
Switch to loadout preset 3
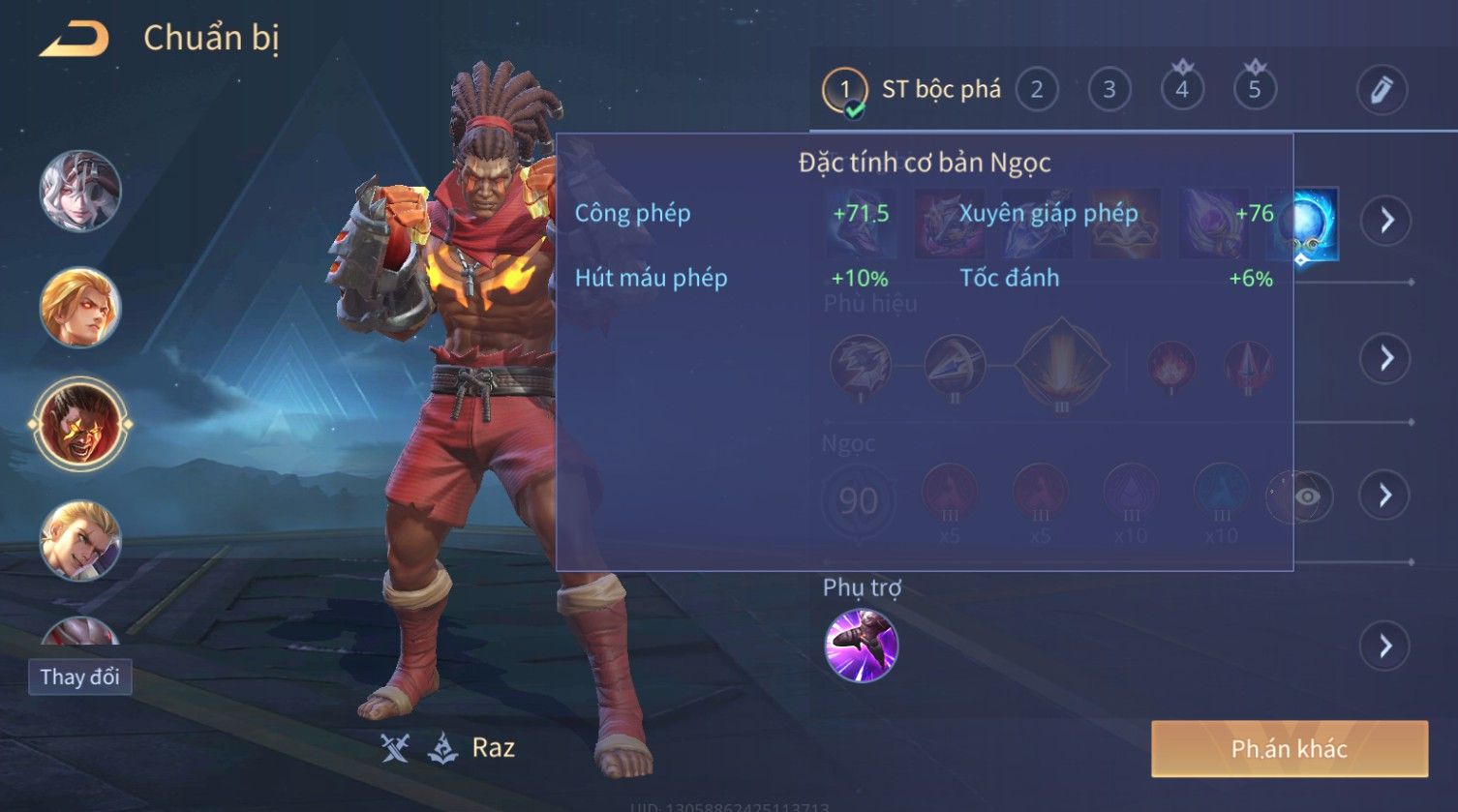1109,90
